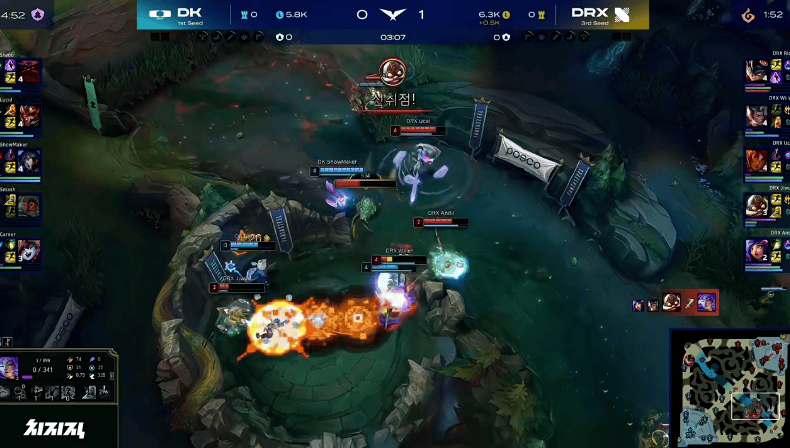The width and height of the screenshot is (790, 448).
Task: Select Smash's champion portrait showing respawn timer
Action: pos(29,207)
